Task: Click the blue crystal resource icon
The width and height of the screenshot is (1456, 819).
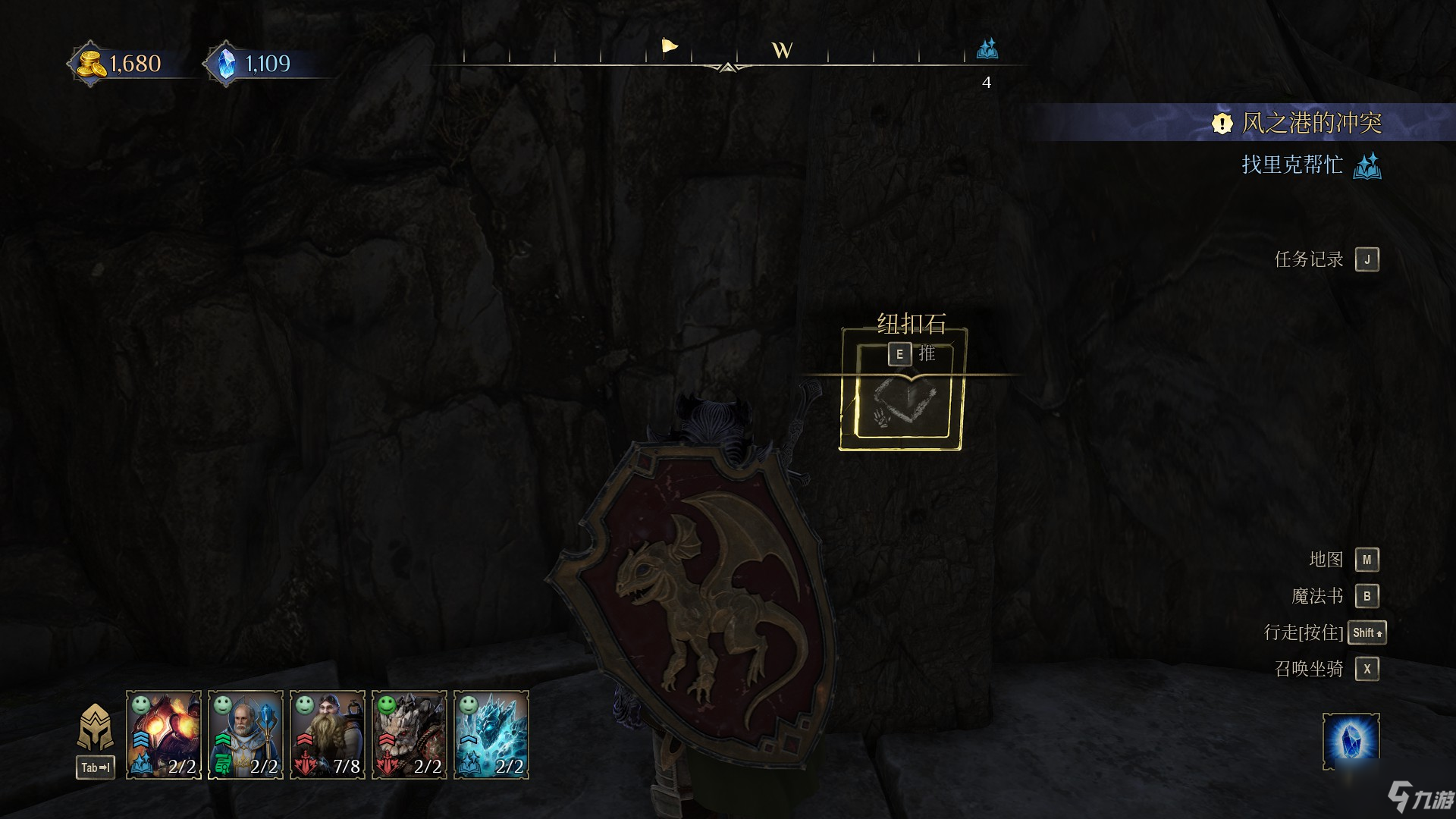Action: click(x=226, y=64)
